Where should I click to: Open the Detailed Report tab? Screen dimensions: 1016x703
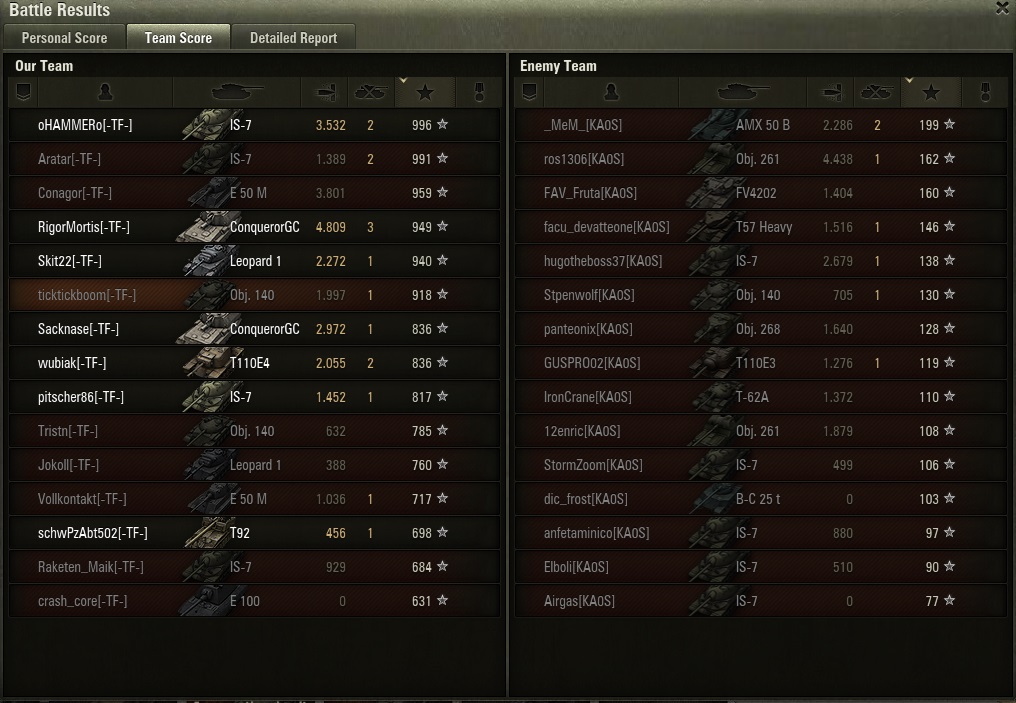point(293,38)
